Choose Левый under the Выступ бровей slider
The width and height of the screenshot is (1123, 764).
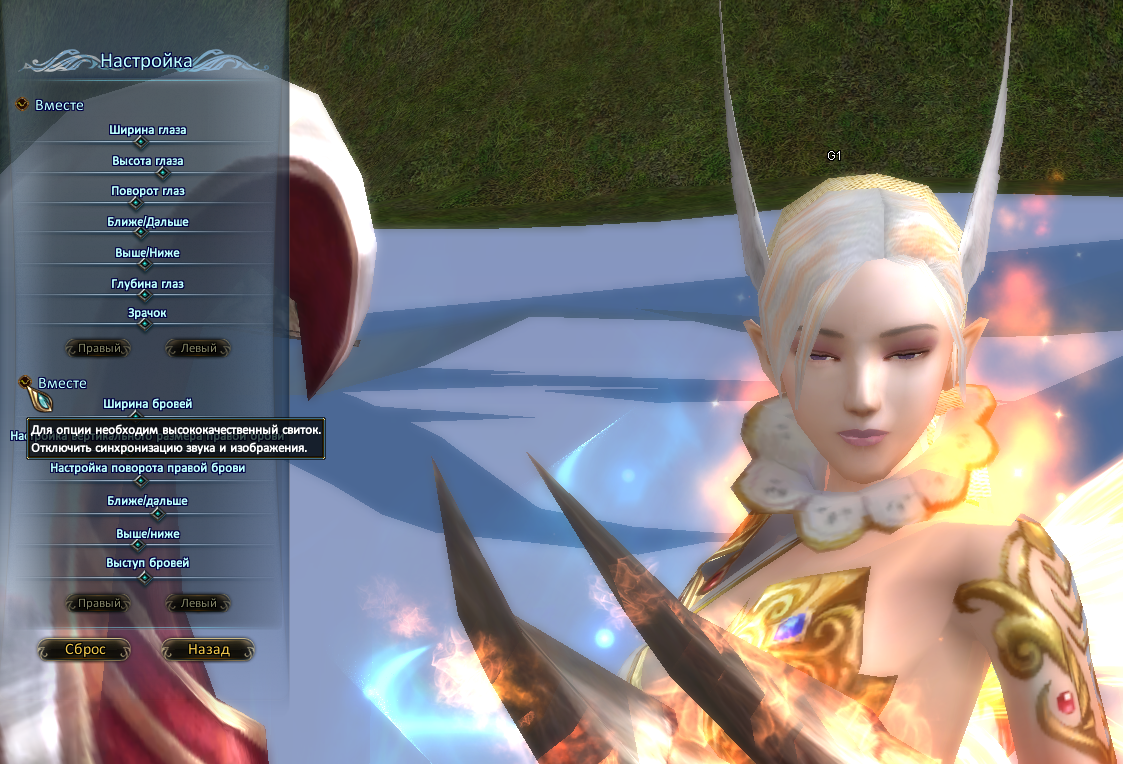[198, 604]
